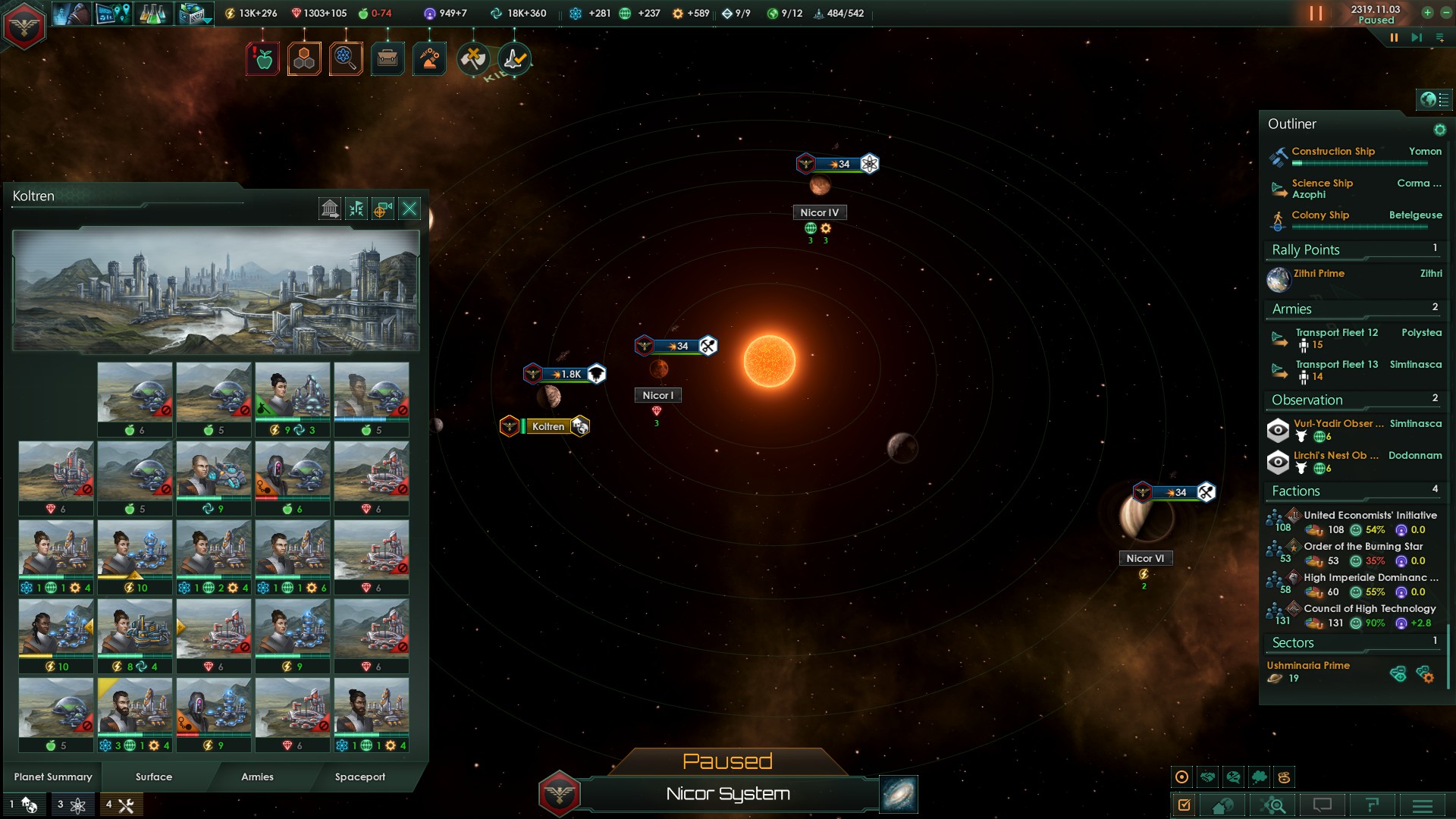Select Construction Ship in the Outliner
The height and width of the screenshot is (819, 1456).
pos(1332,152)
